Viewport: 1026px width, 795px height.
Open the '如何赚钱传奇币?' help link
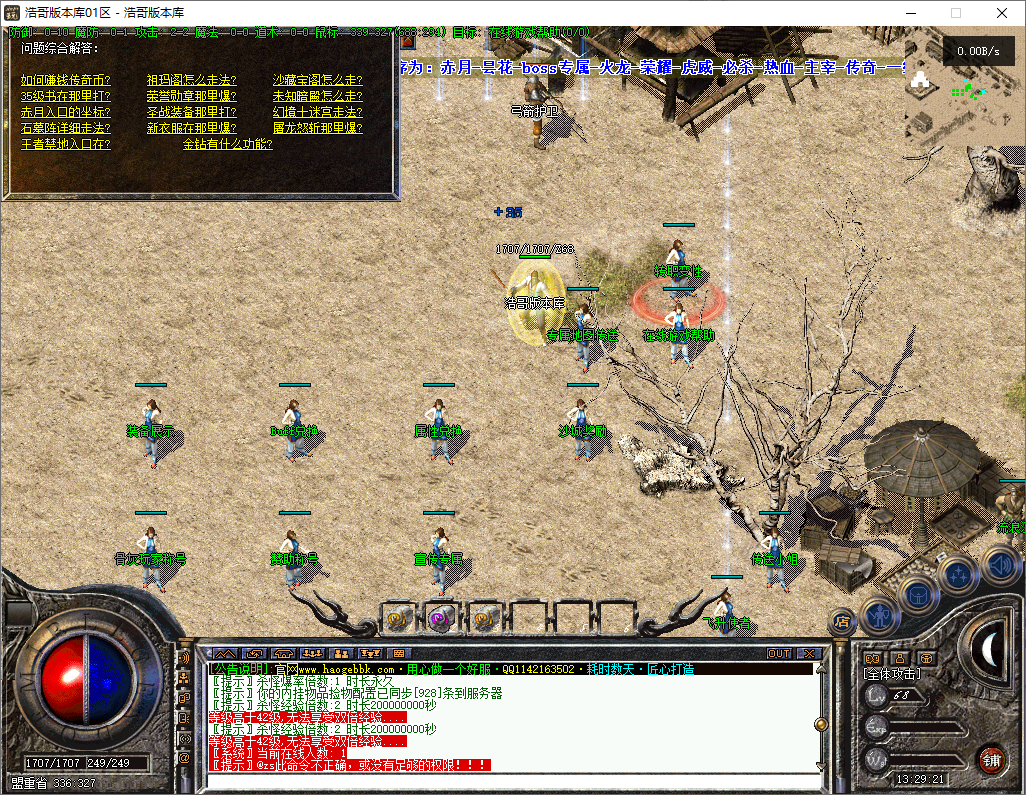pyautogui.click(x=66, y=80)
